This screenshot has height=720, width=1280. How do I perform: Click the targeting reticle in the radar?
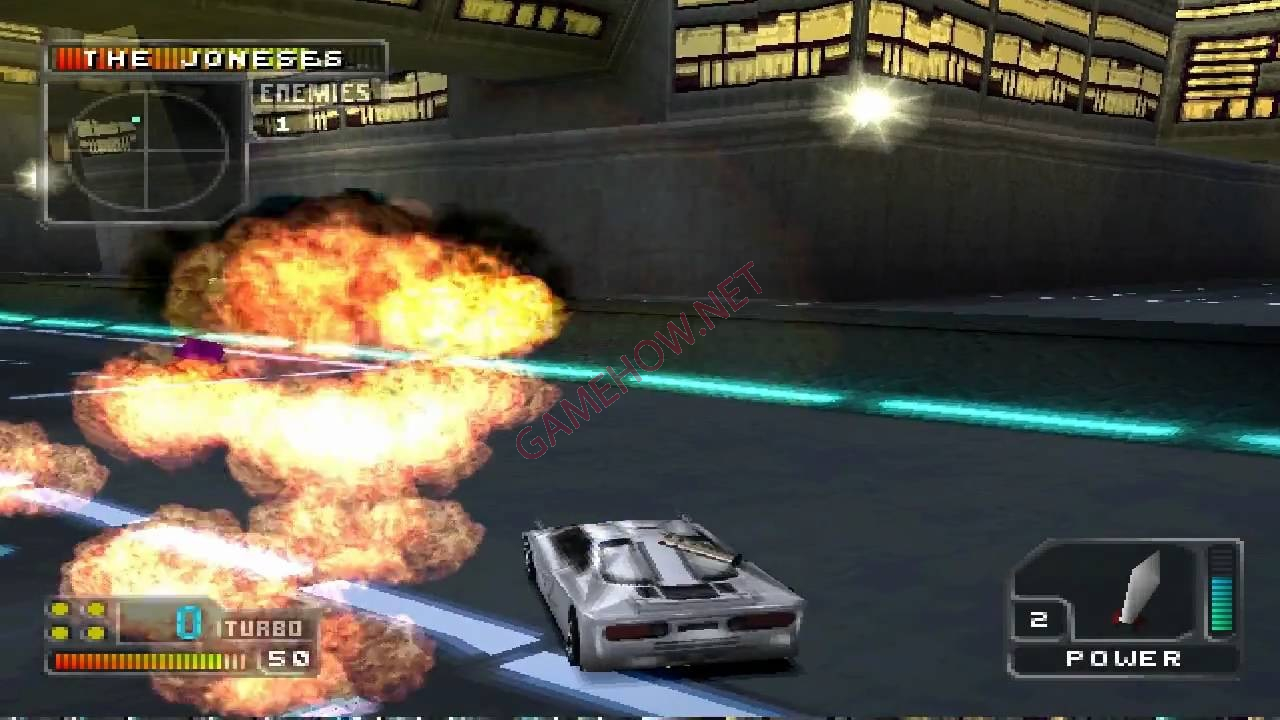(147, 150)
